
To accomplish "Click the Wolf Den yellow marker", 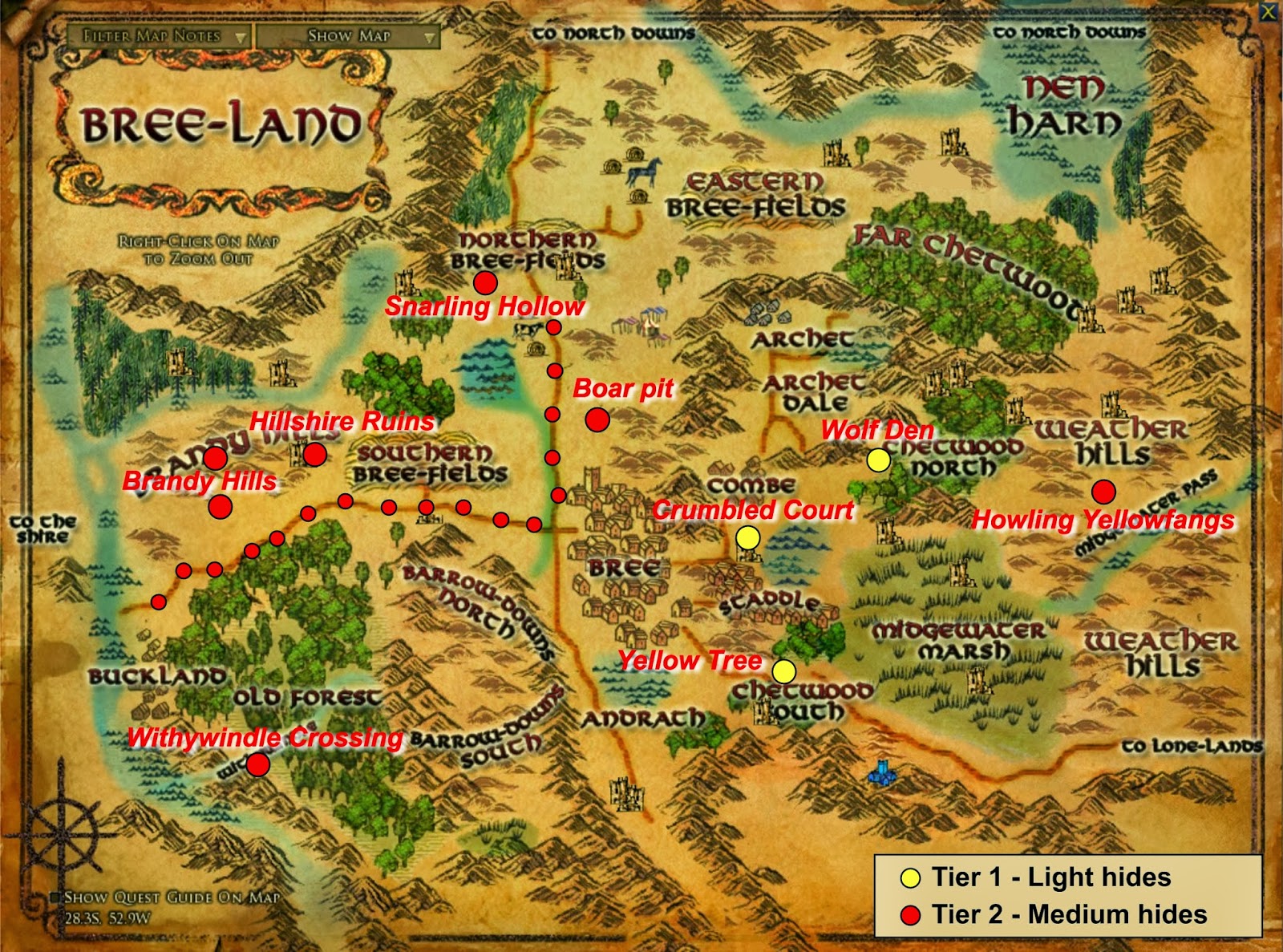I will click(x=879, y=460).
